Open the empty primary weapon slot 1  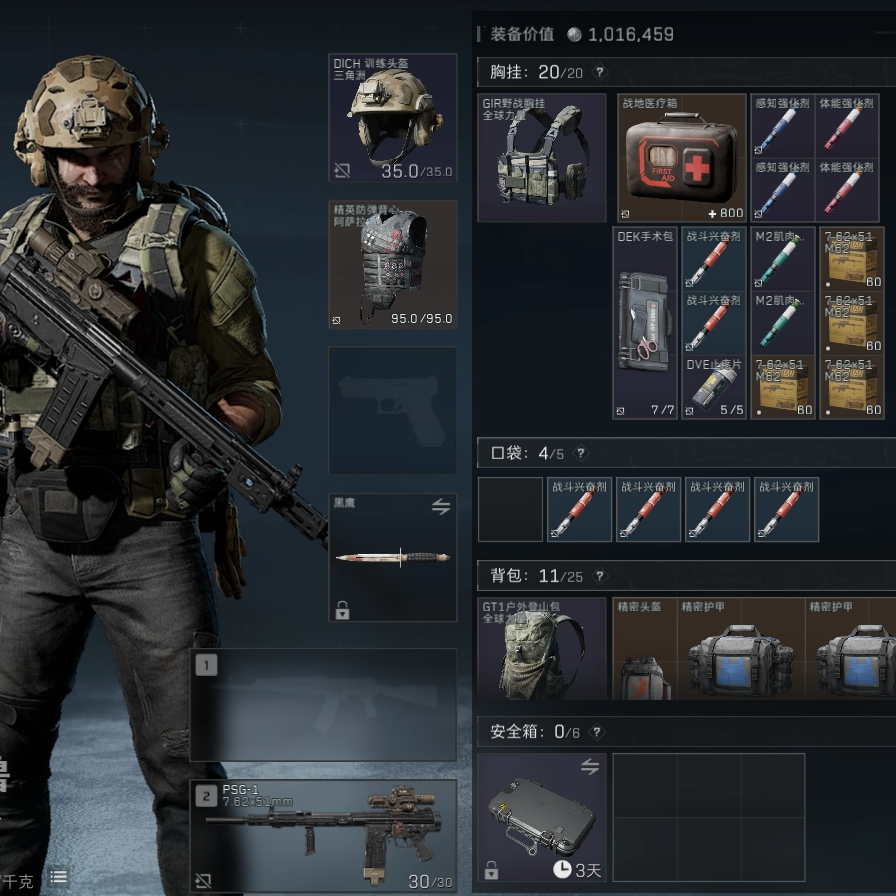pyautogui.click(x=323, y=704)
